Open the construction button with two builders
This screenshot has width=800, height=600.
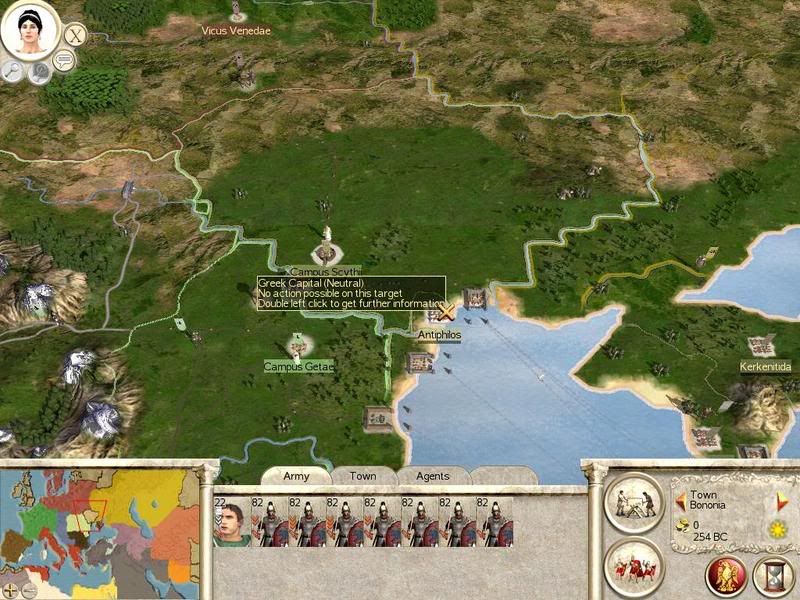635,499
